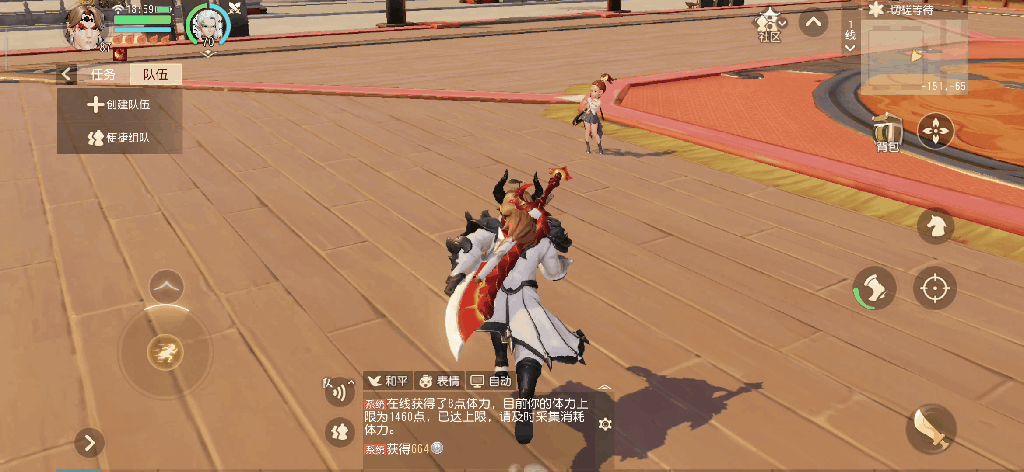
Task: Open the 社区 community menu
Action: click(769, 25)
